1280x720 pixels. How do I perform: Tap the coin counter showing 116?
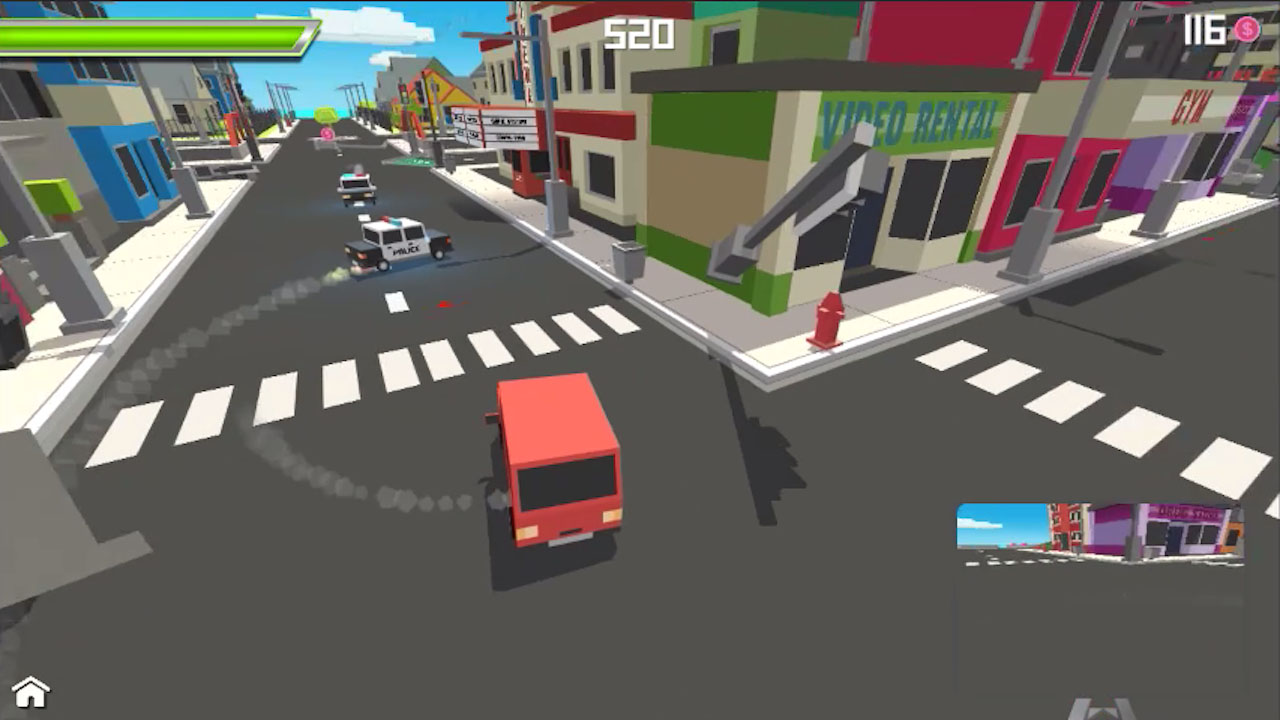click(1207, 30)
